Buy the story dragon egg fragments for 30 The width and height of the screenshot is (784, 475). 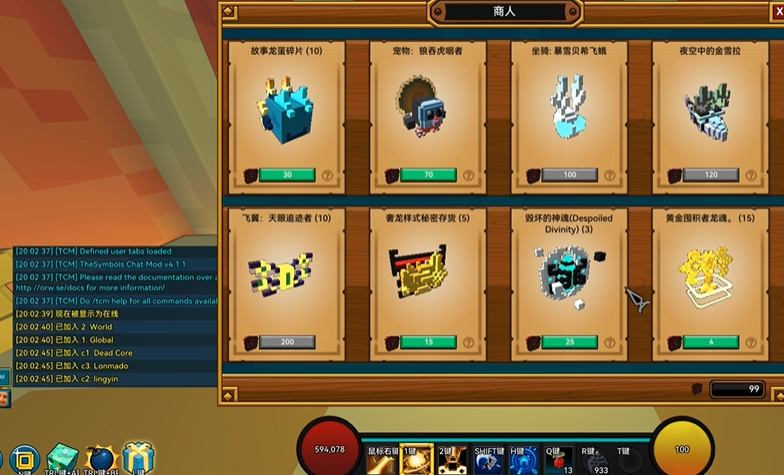click(x=287, y=175)
